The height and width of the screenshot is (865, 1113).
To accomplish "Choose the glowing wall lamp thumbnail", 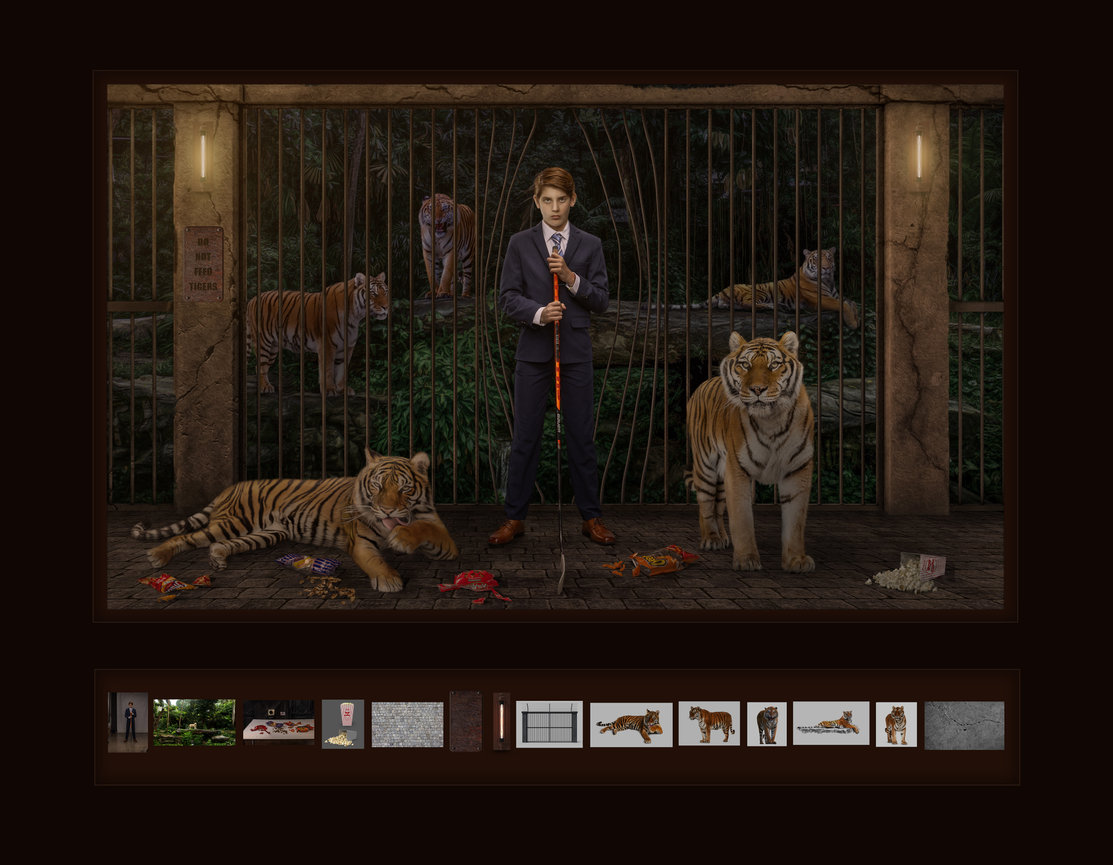I will pyautogui.click(x=501, y=721).
